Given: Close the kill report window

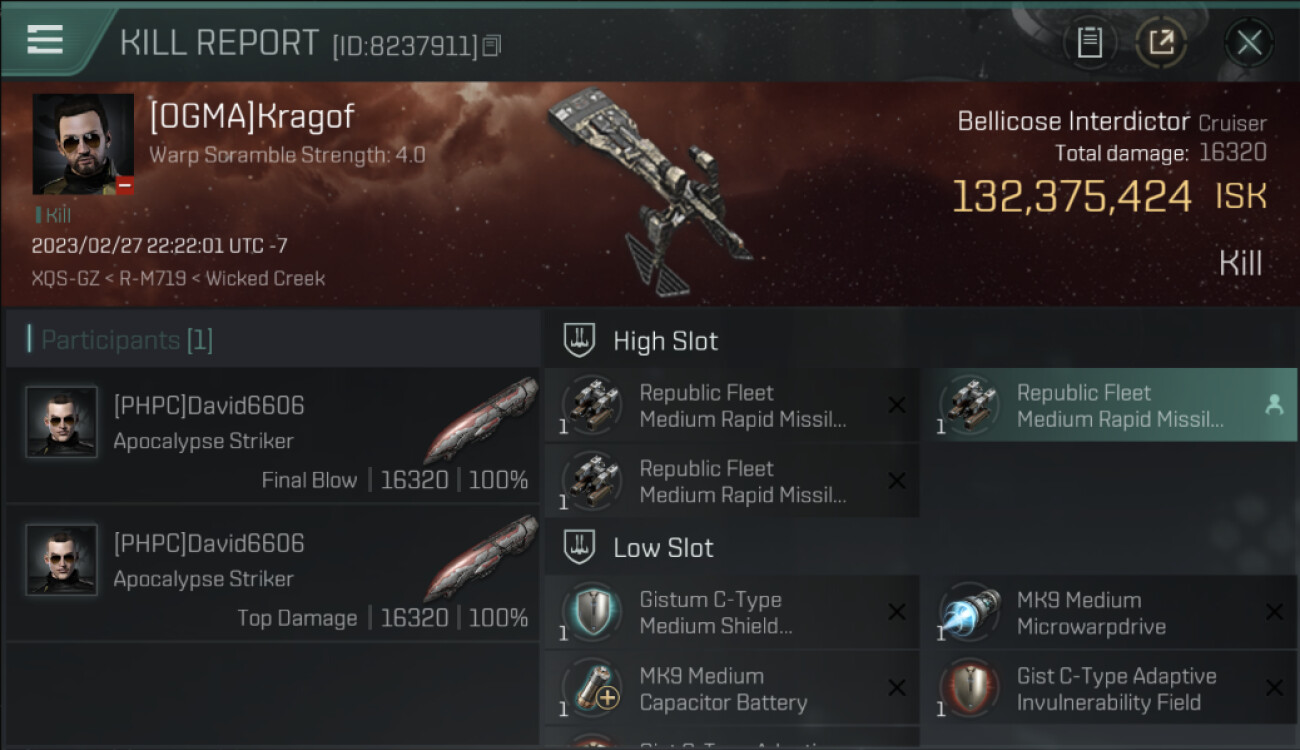Looking at the screenshot, I should [x=1249, y=43].
